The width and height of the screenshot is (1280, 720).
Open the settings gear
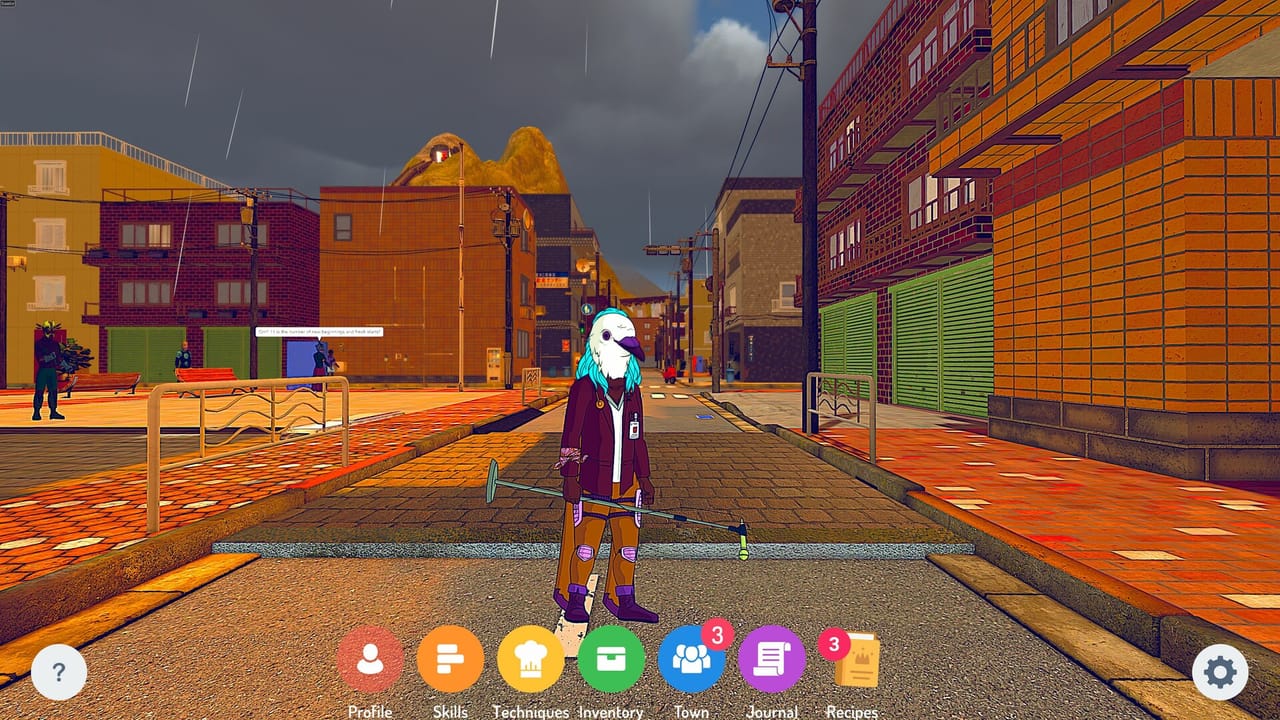pos(1218,673)
